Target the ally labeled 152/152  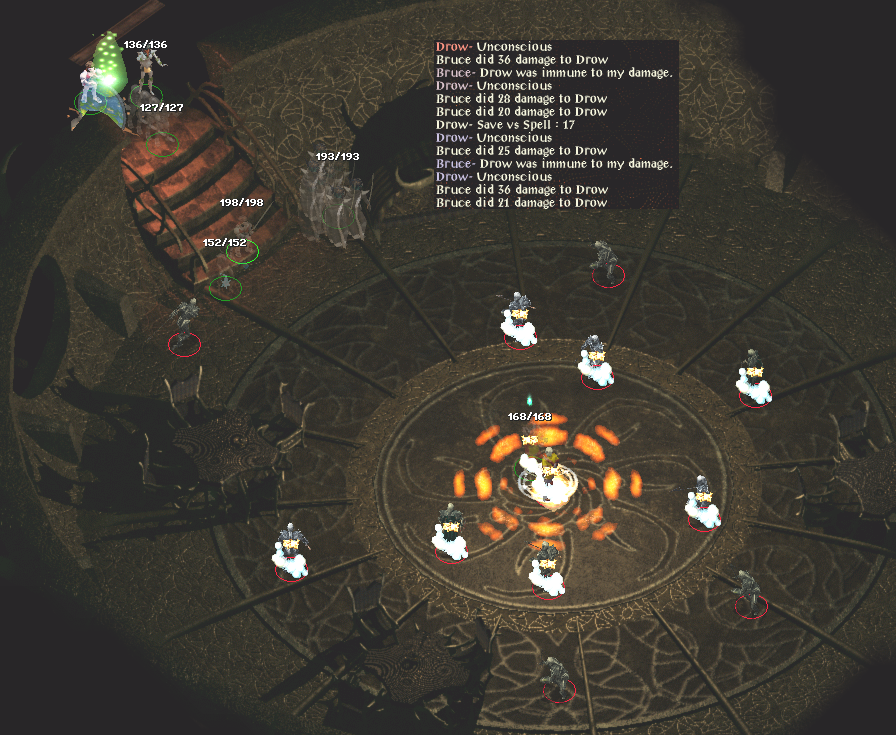[226, 280]
